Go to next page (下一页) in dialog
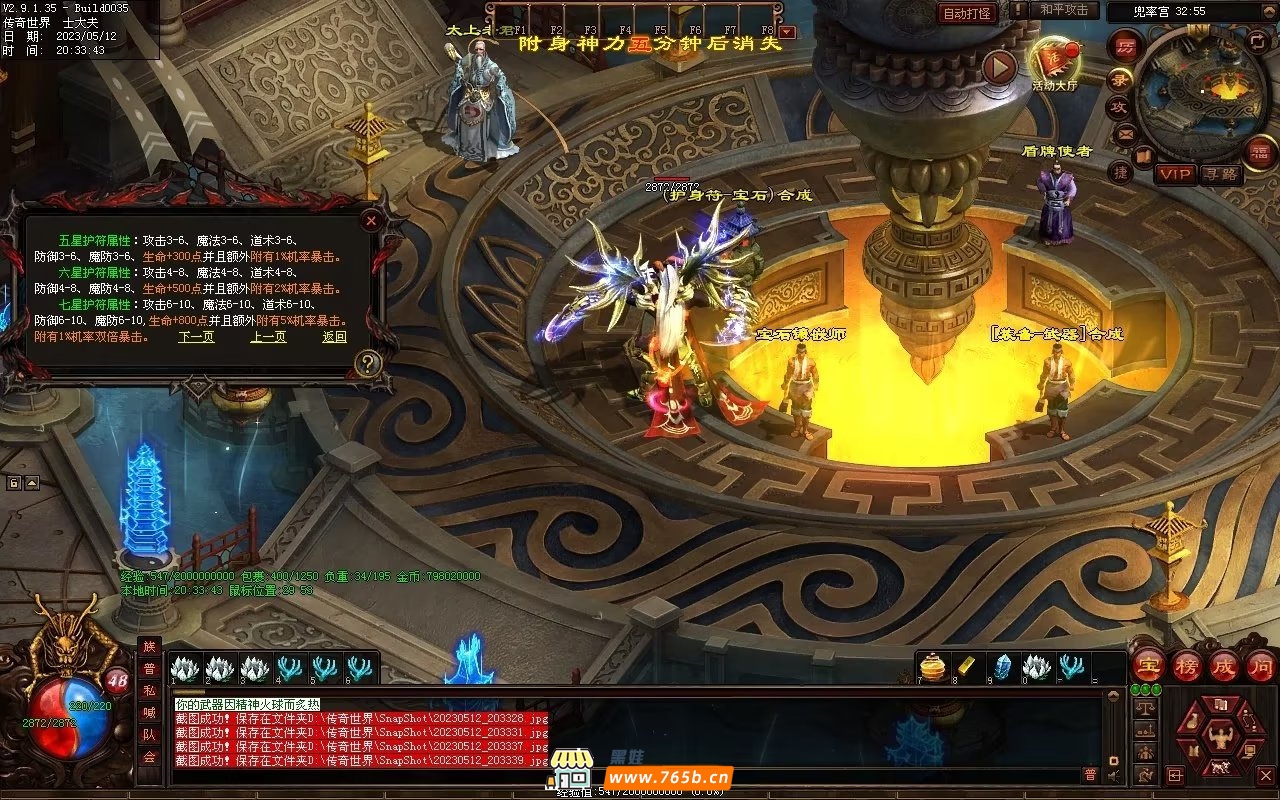Viewport: 1280px width, 800px height. tap(196, 337)
